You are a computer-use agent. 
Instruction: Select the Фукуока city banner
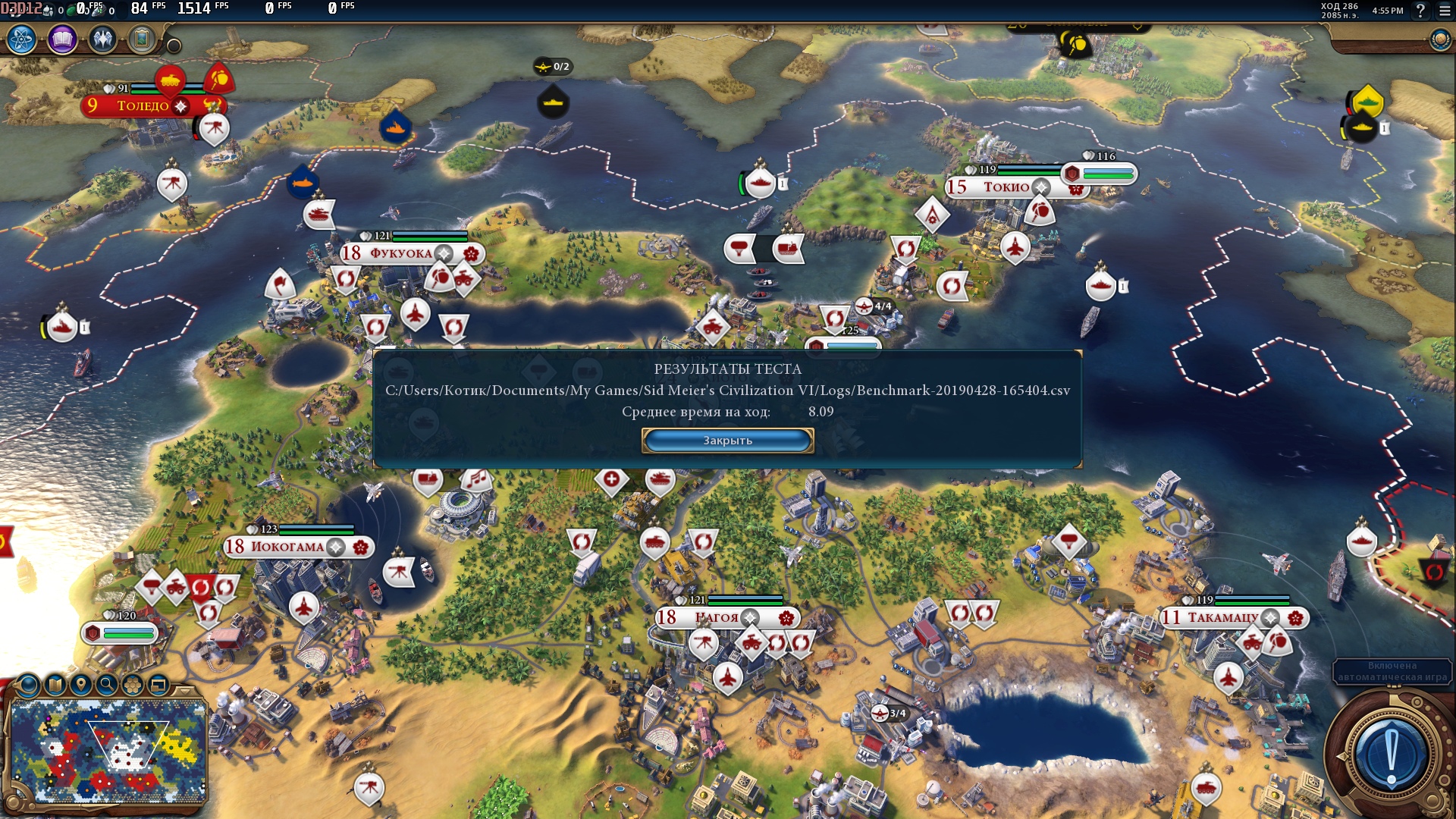tap(400, 253)
